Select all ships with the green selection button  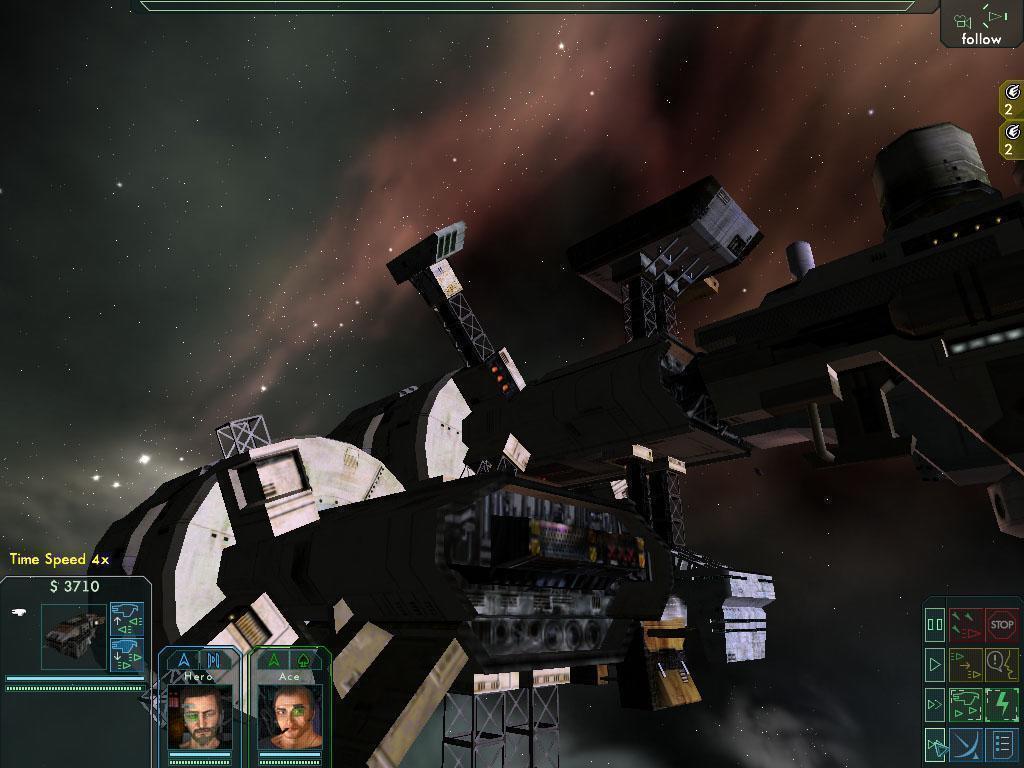point(966,704)
